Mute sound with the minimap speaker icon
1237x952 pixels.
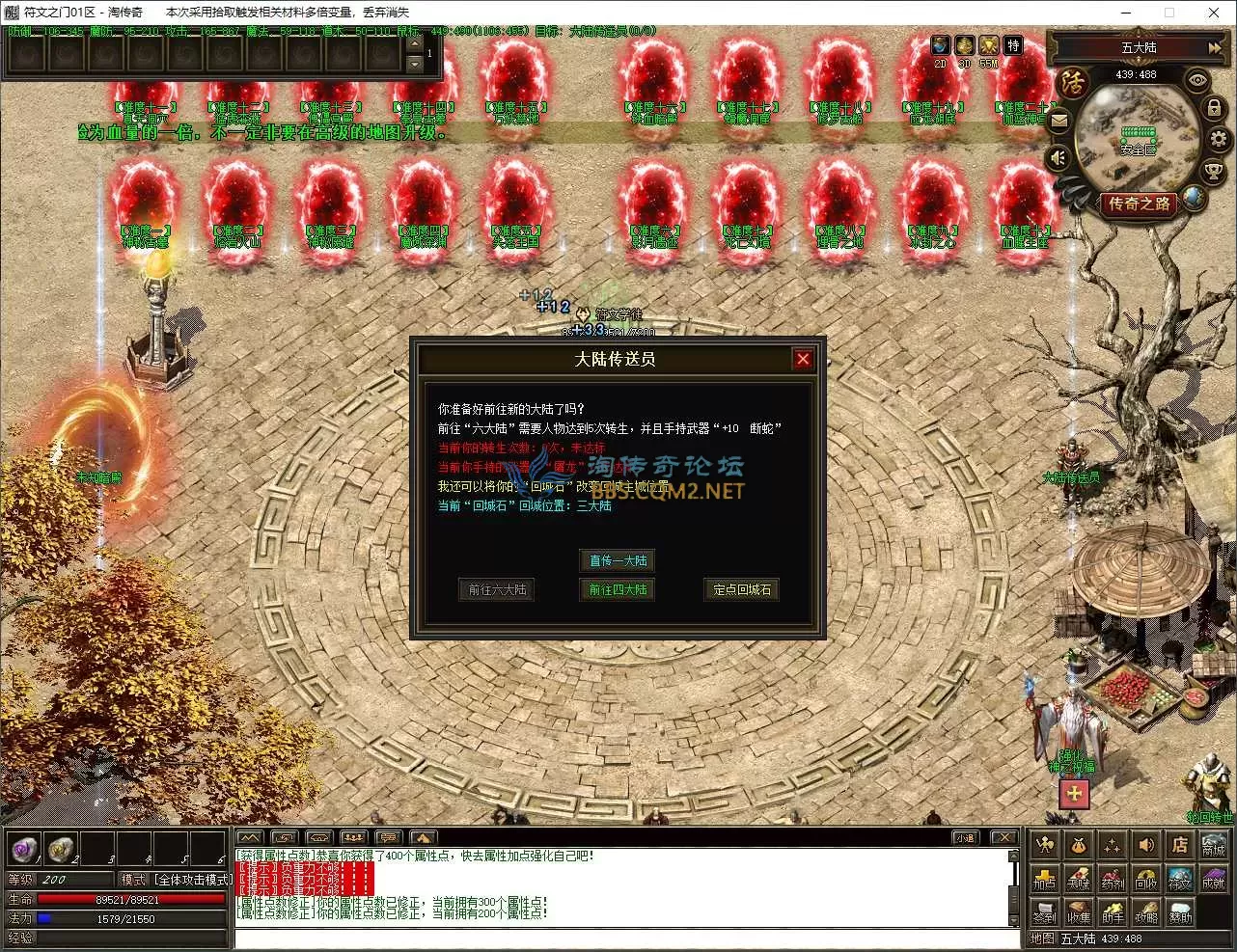1057,155
